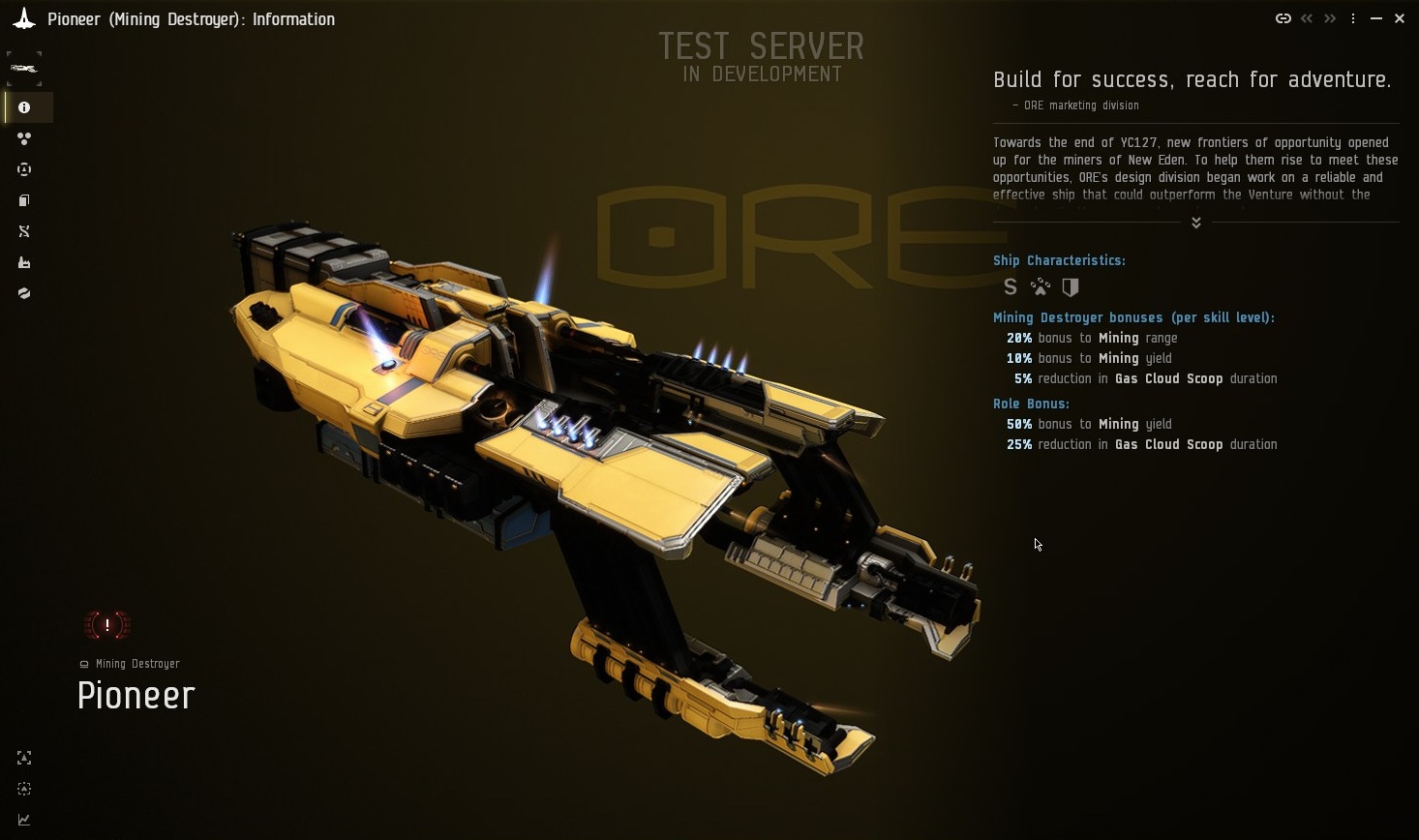Open the Industry factory icon tab
Screen dimensions: 1419x840
tap(23, 262)
